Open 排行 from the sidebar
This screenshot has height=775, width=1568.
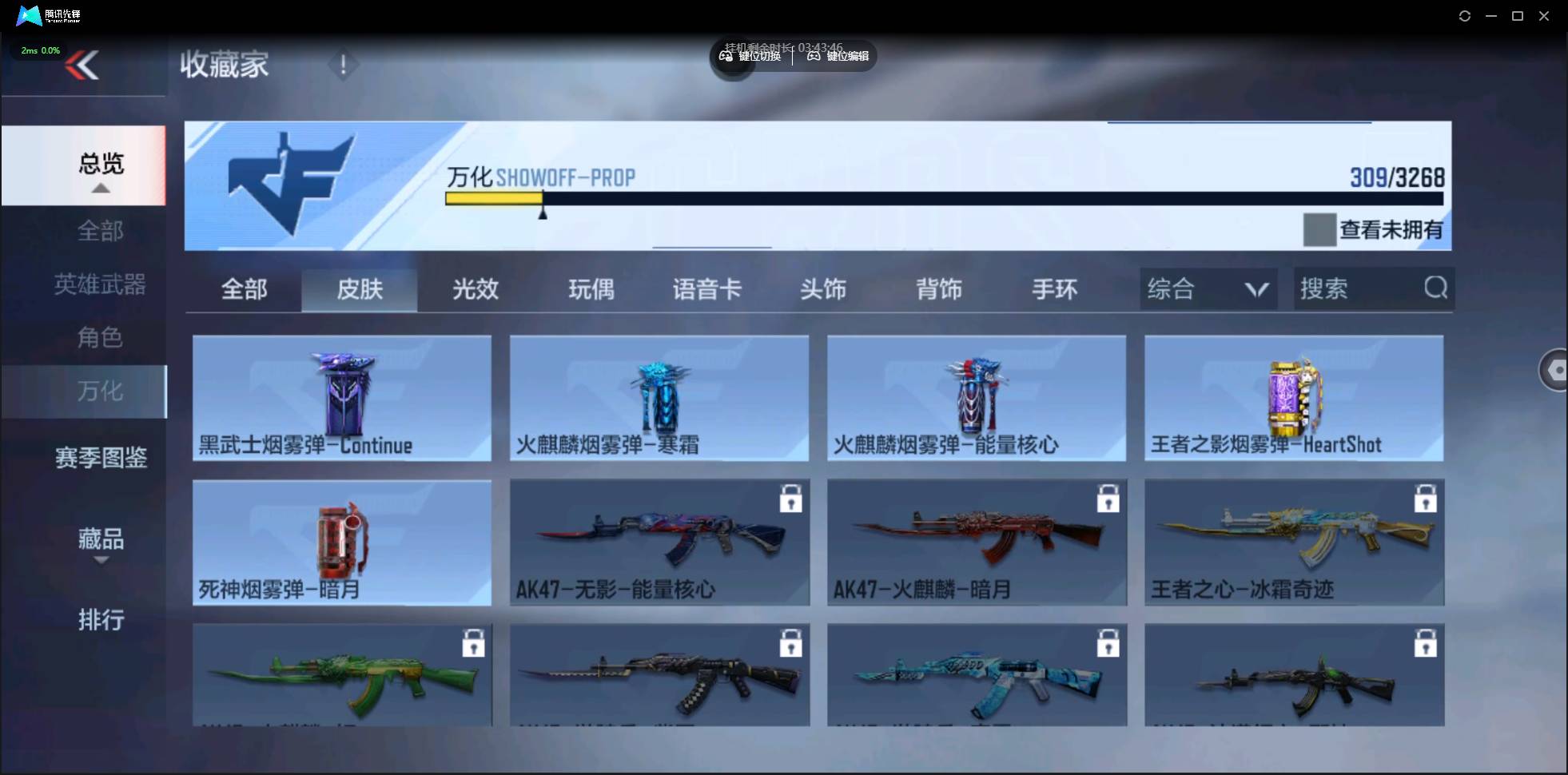click(x=101, y=620)
